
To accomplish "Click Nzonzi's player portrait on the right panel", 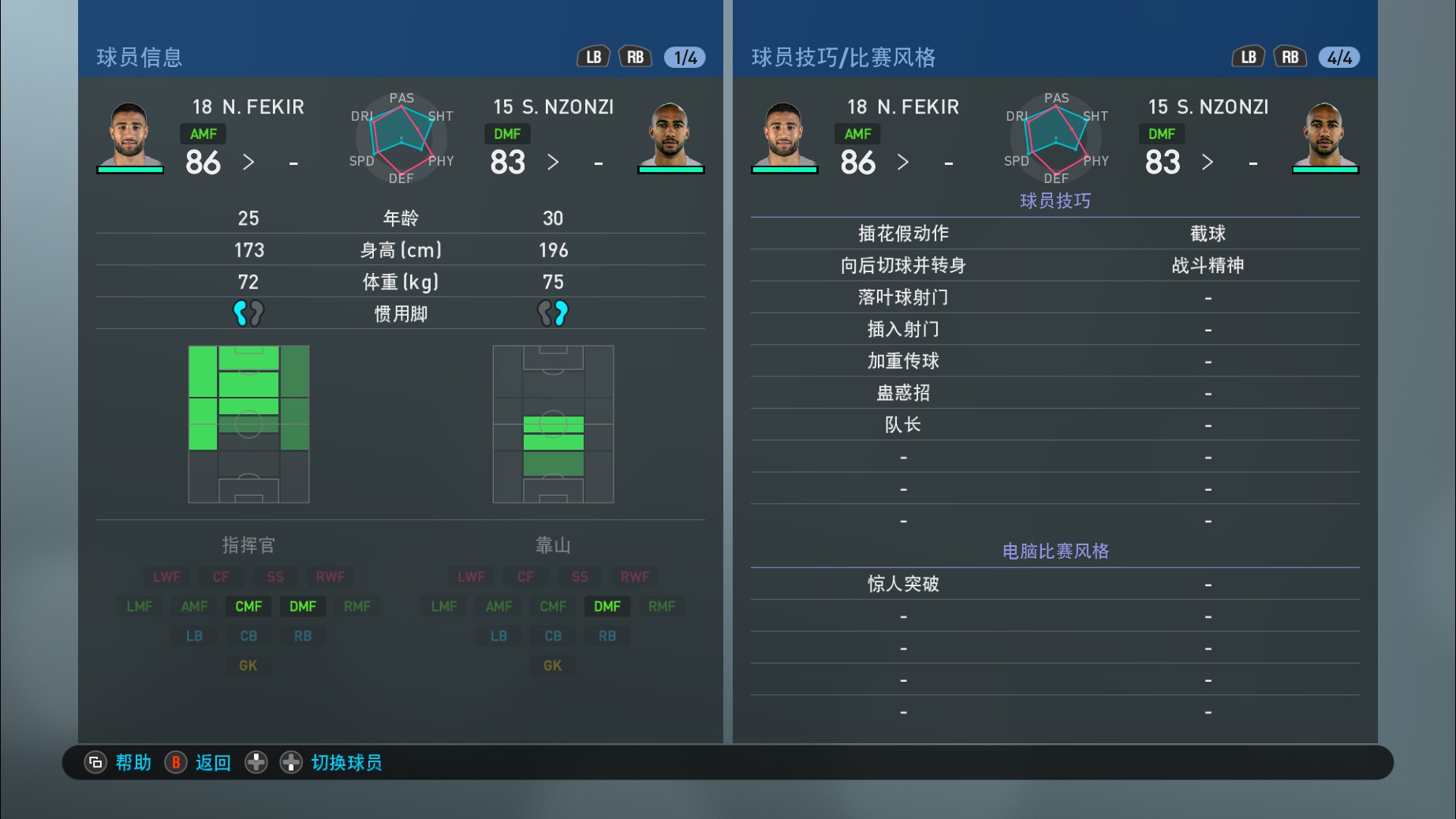I will pos(1325,134).
